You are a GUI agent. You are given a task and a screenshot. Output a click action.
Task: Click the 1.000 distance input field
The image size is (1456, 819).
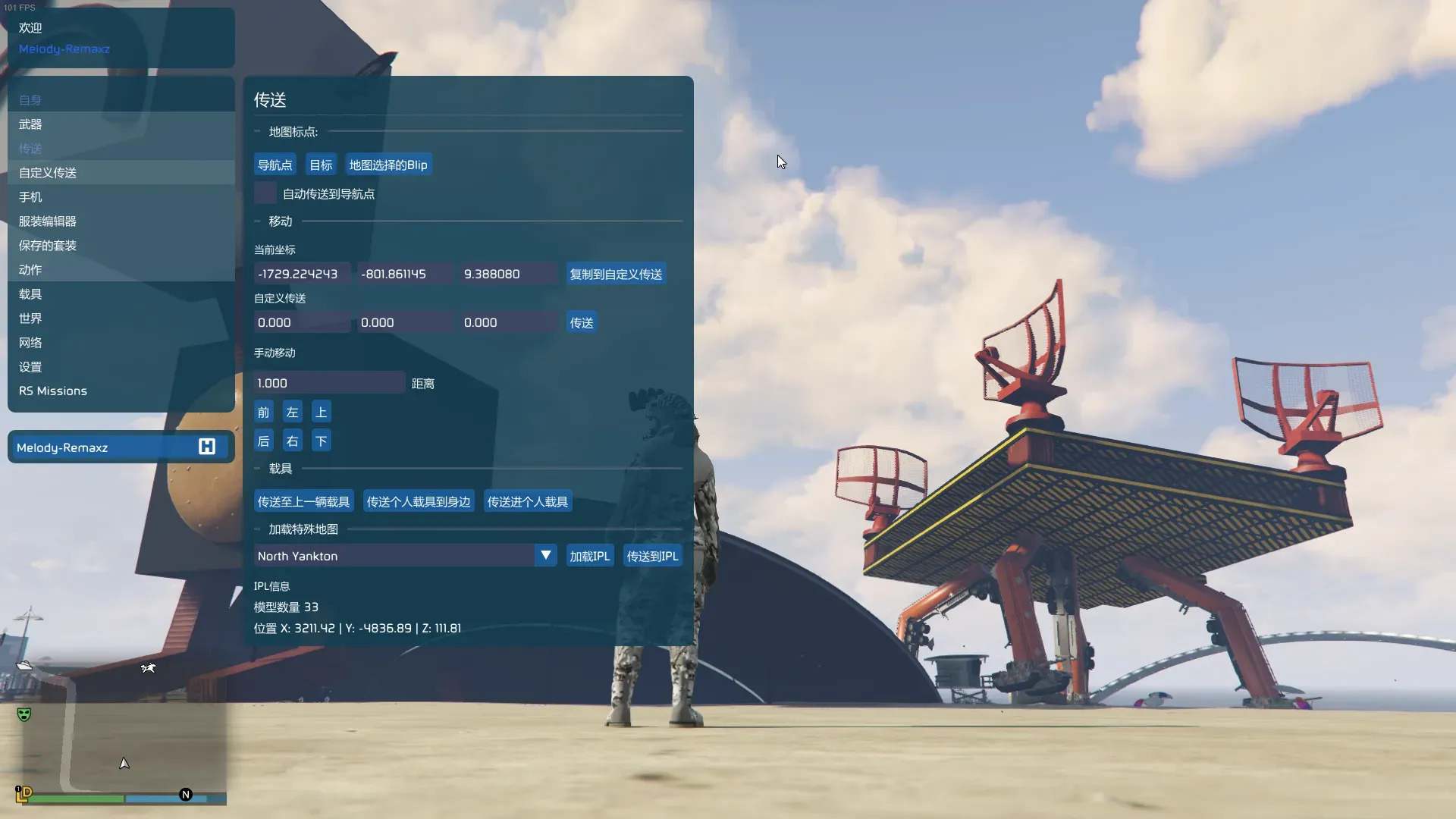click(x=328, y=382)
